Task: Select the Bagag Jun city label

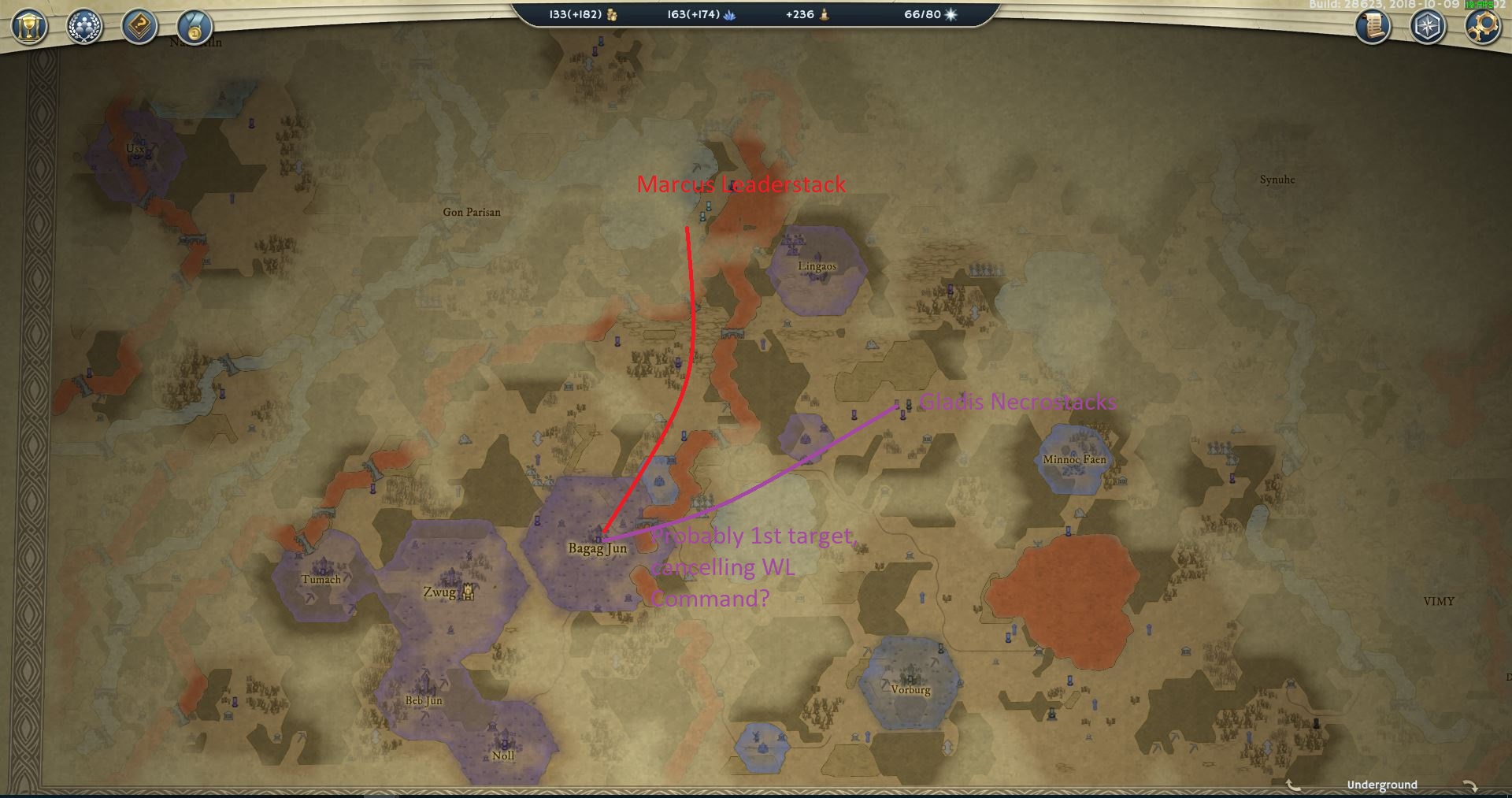Action: click(597, 548)
